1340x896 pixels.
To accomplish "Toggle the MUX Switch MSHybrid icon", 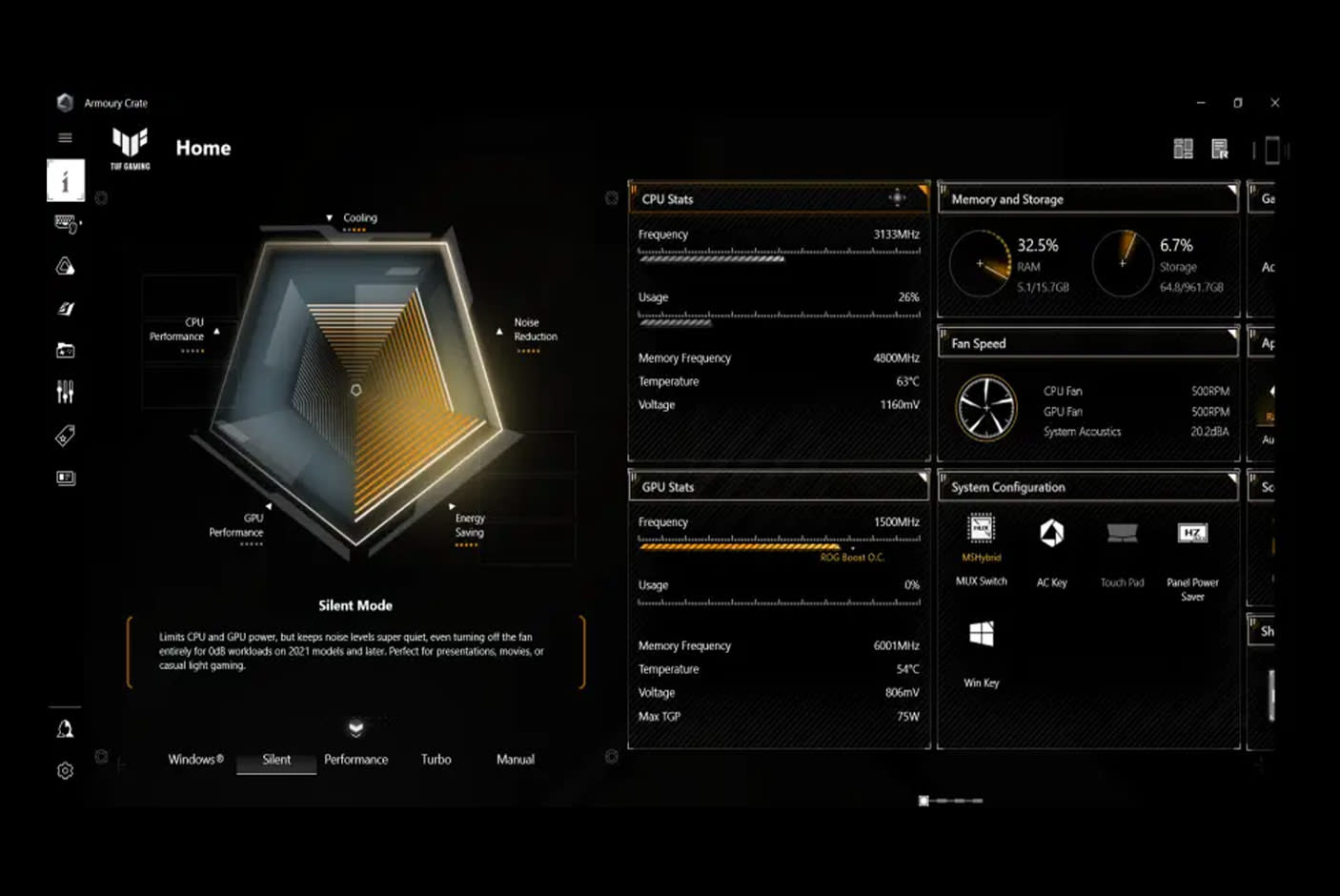I will pos(981,530).
